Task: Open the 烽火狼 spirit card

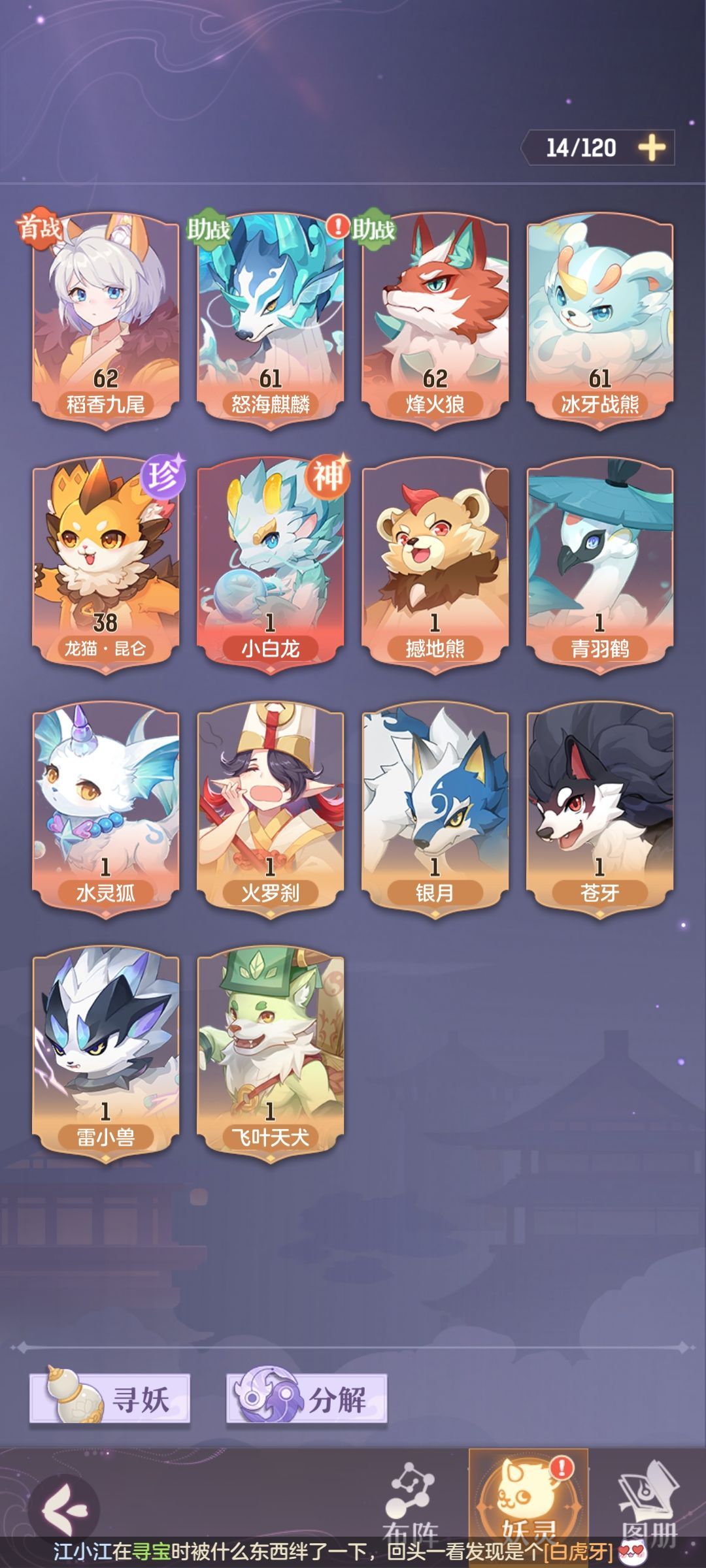Action: (x=435, y=320)
